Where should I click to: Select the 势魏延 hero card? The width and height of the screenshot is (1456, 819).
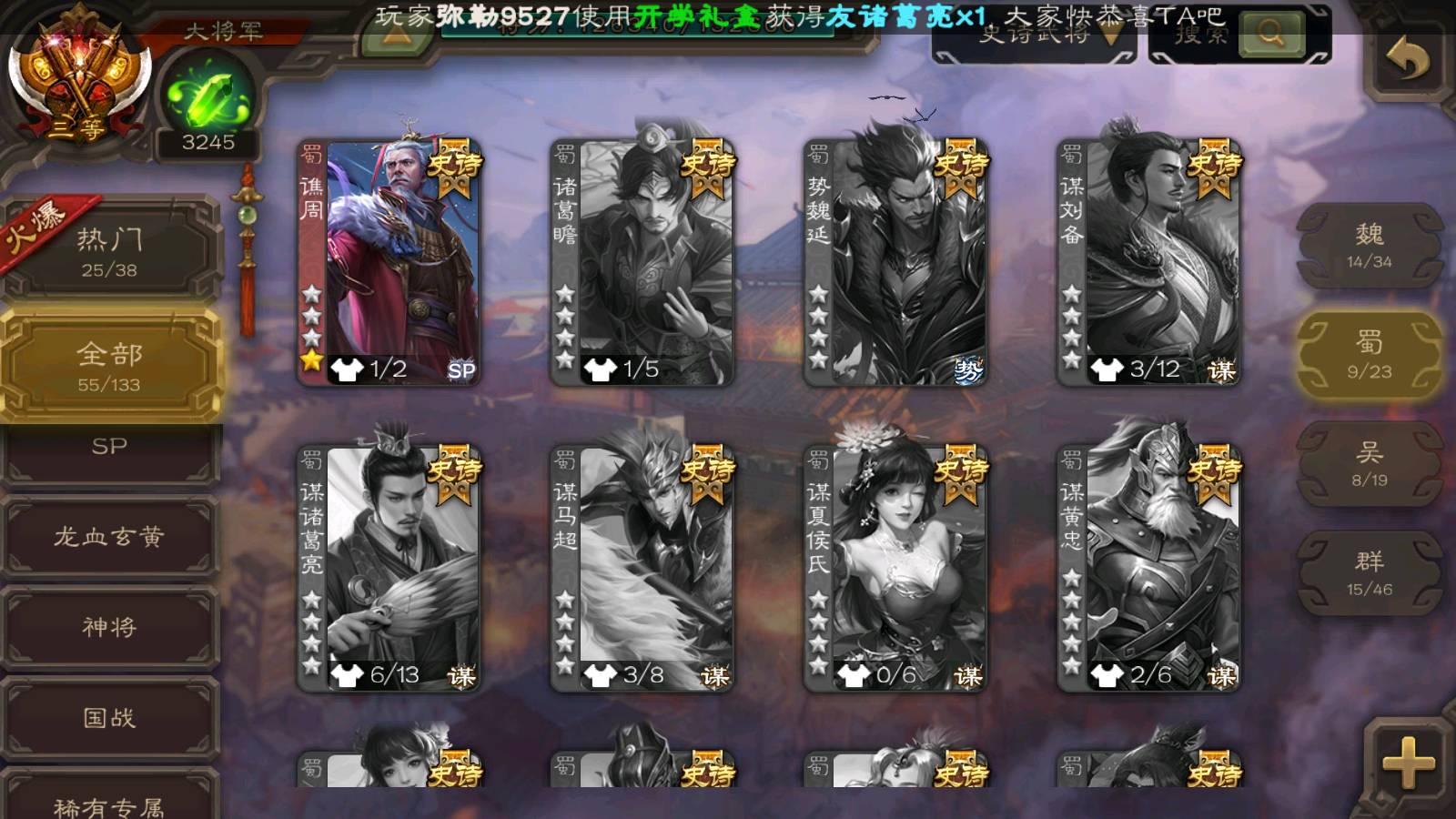895,262
